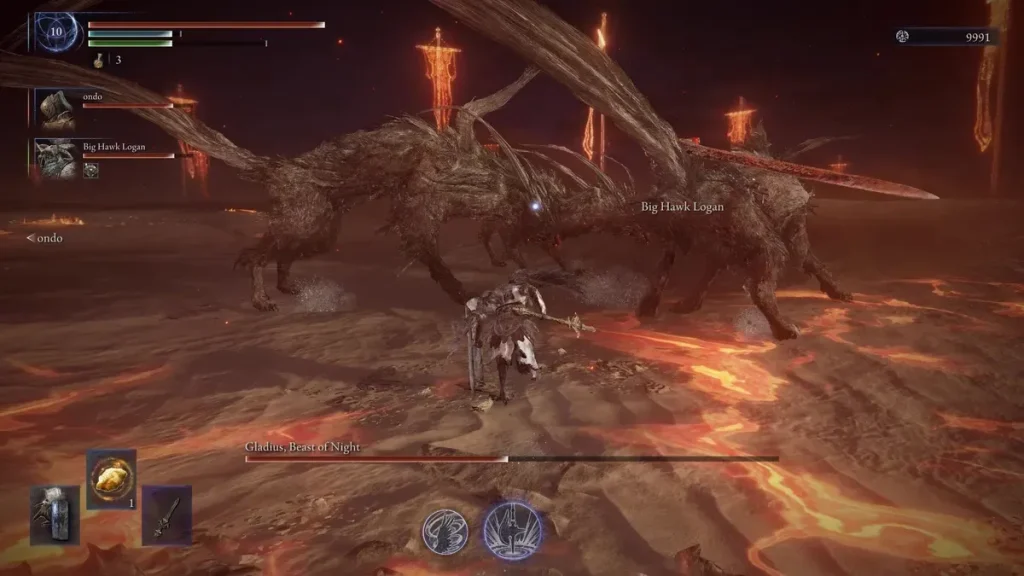Select the shield armament slot

[54, 514]
